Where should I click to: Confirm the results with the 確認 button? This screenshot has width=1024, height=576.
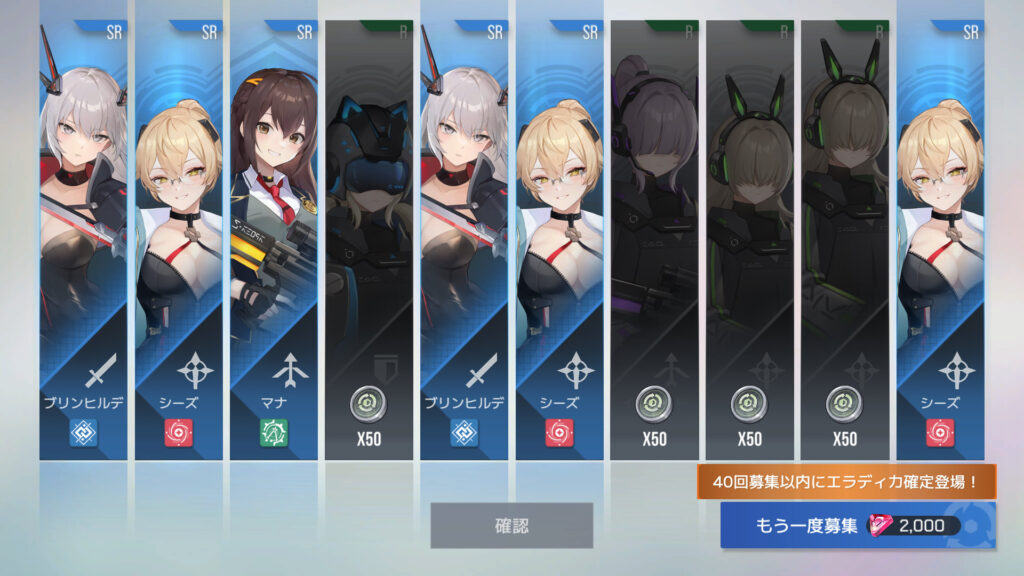click(x=511, y=525)
